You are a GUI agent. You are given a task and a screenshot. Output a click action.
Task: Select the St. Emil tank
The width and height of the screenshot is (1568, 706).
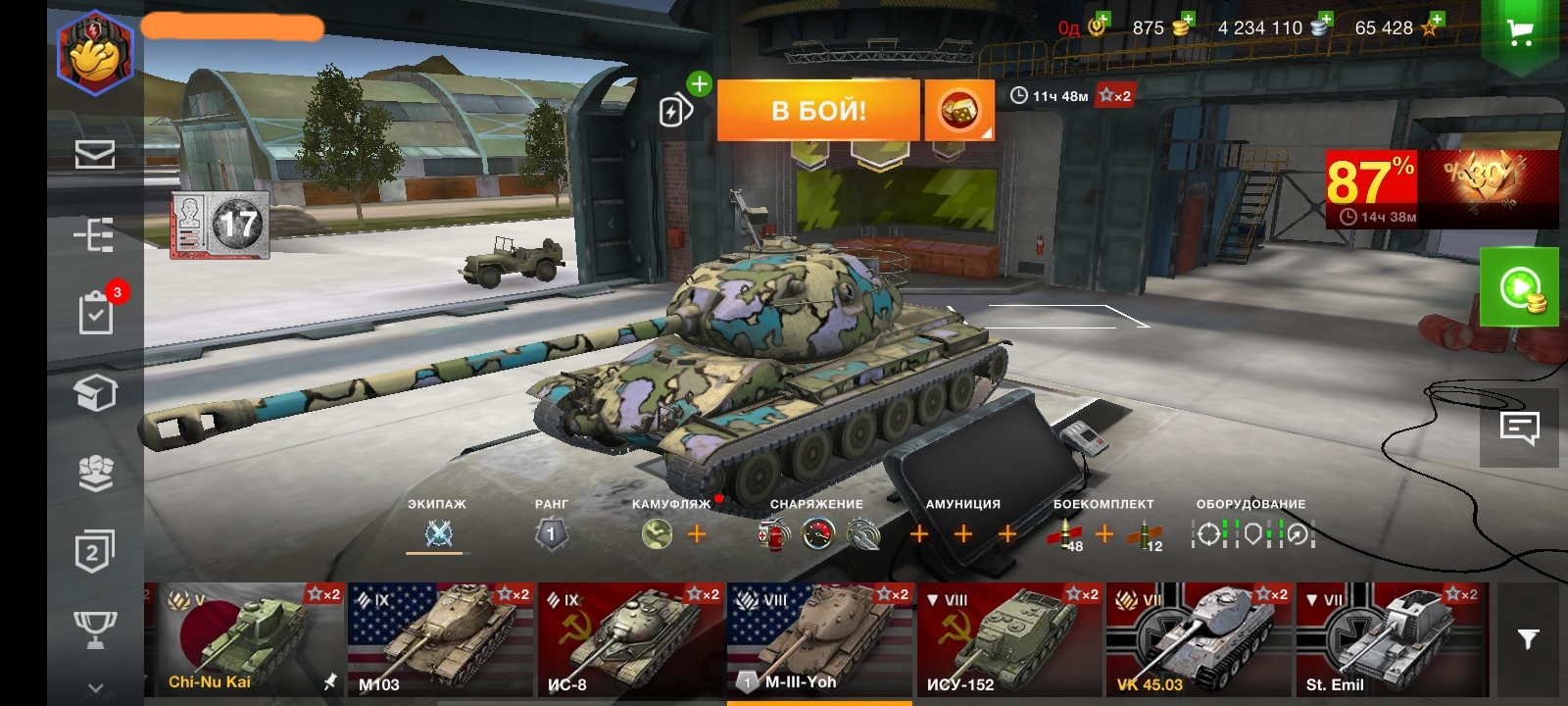click(1389, 639)
